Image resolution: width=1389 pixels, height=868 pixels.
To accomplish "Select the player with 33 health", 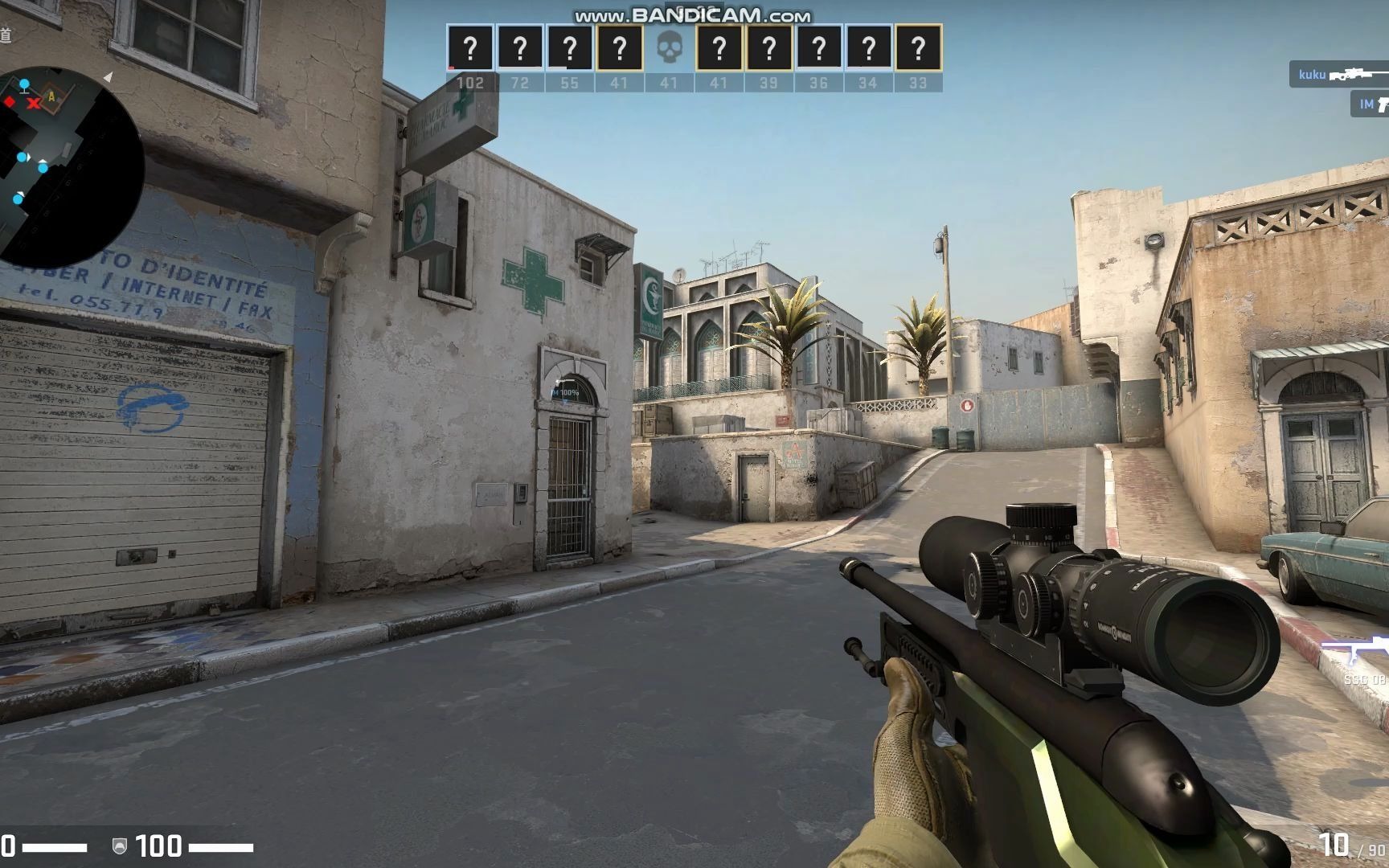I will click(x=916, y=82).
